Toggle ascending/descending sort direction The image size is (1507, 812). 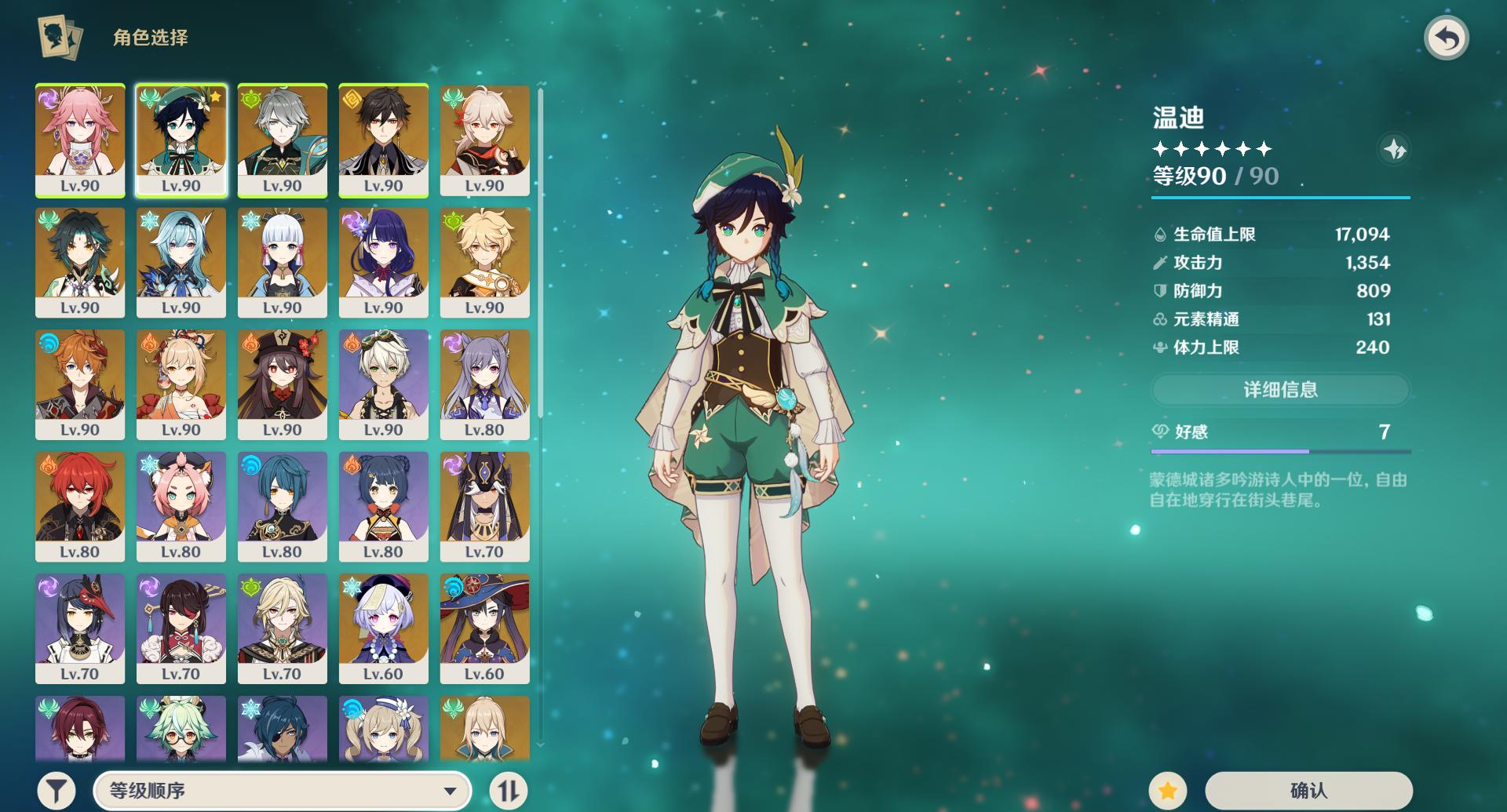[508, 790]
